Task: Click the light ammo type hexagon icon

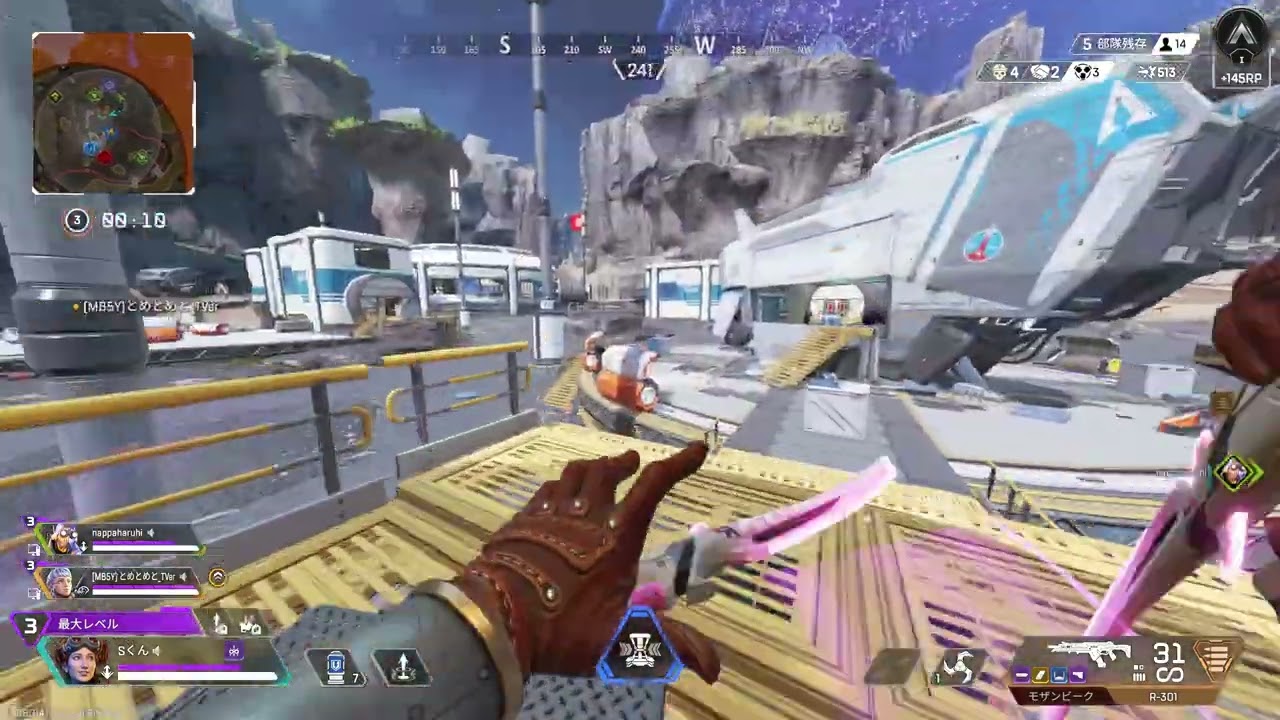Action: 1216,660
